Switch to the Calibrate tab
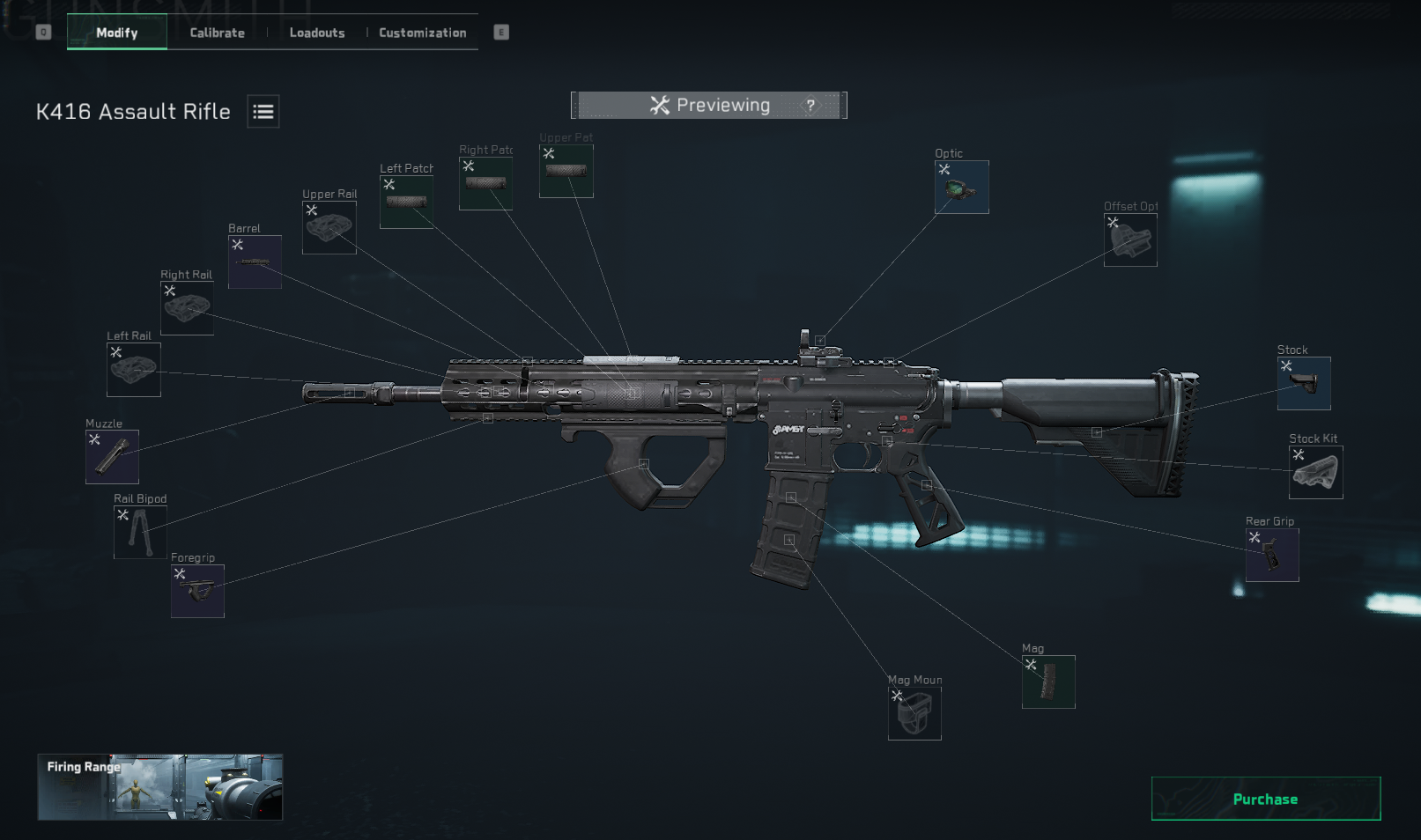1421x840 pixels. (x=217, y=33)
